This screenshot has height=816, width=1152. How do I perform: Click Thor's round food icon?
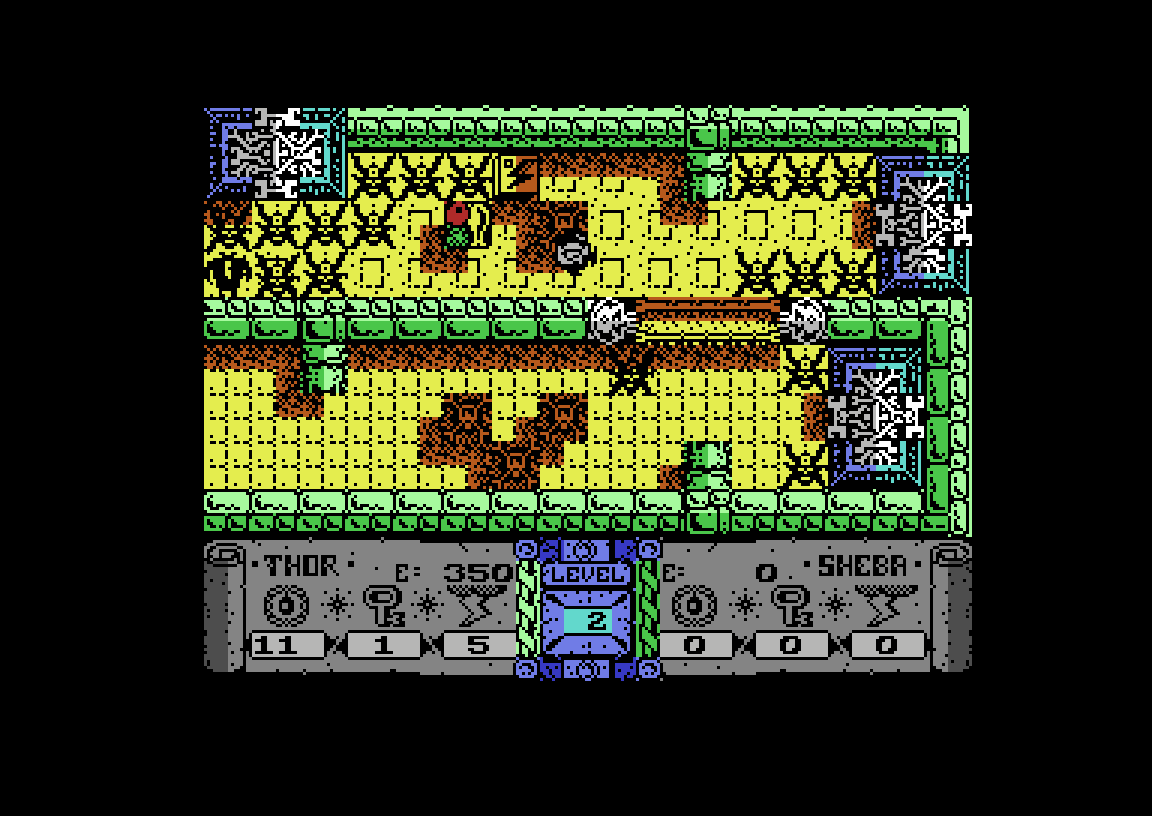click(286, 606)
